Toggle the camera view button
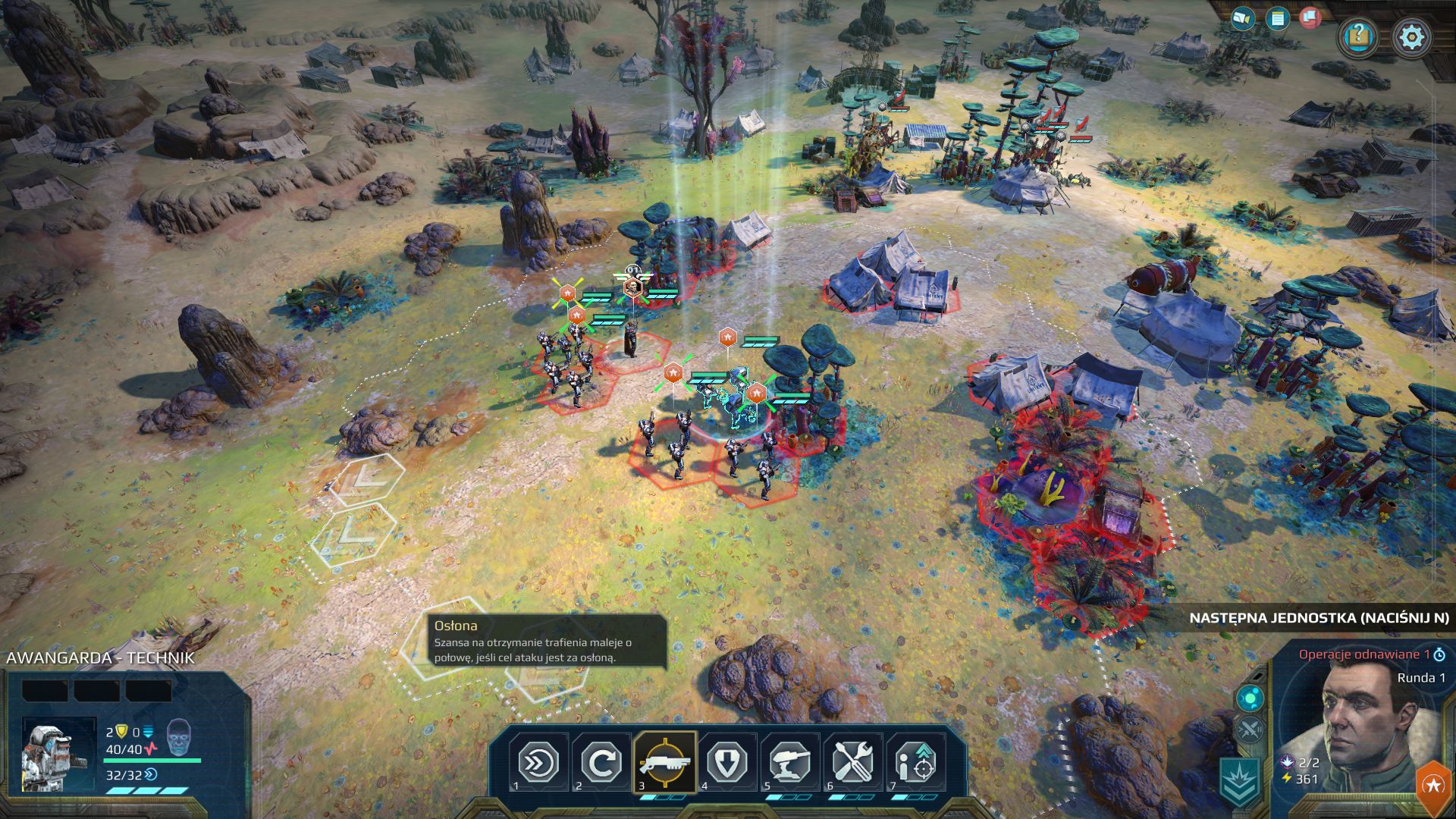 tap(1242, 18)
